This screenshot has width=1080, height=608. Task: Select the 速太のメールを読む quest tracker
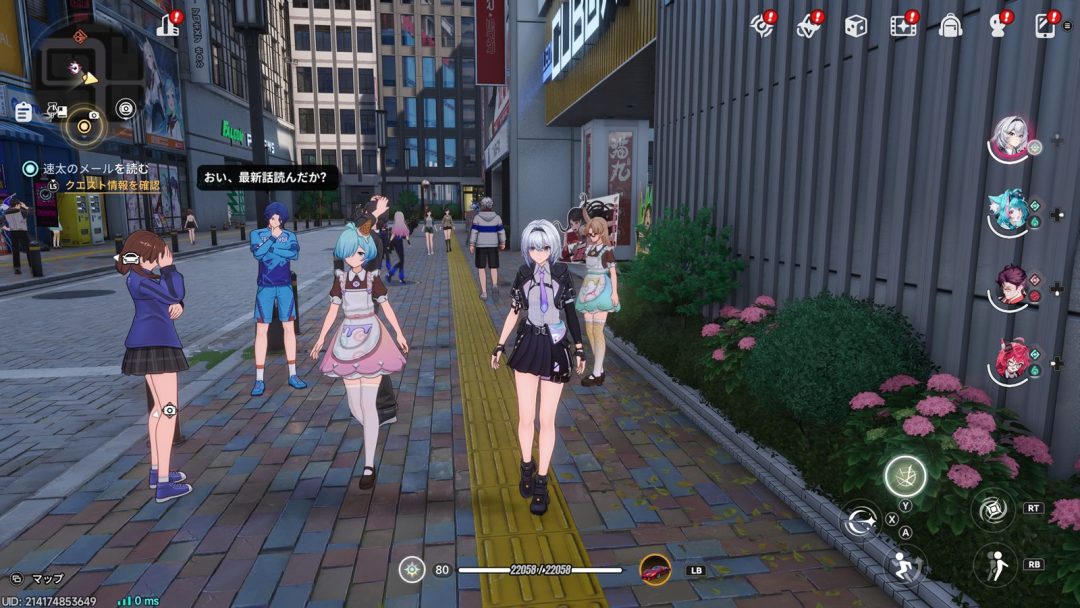tap(88, 169)
